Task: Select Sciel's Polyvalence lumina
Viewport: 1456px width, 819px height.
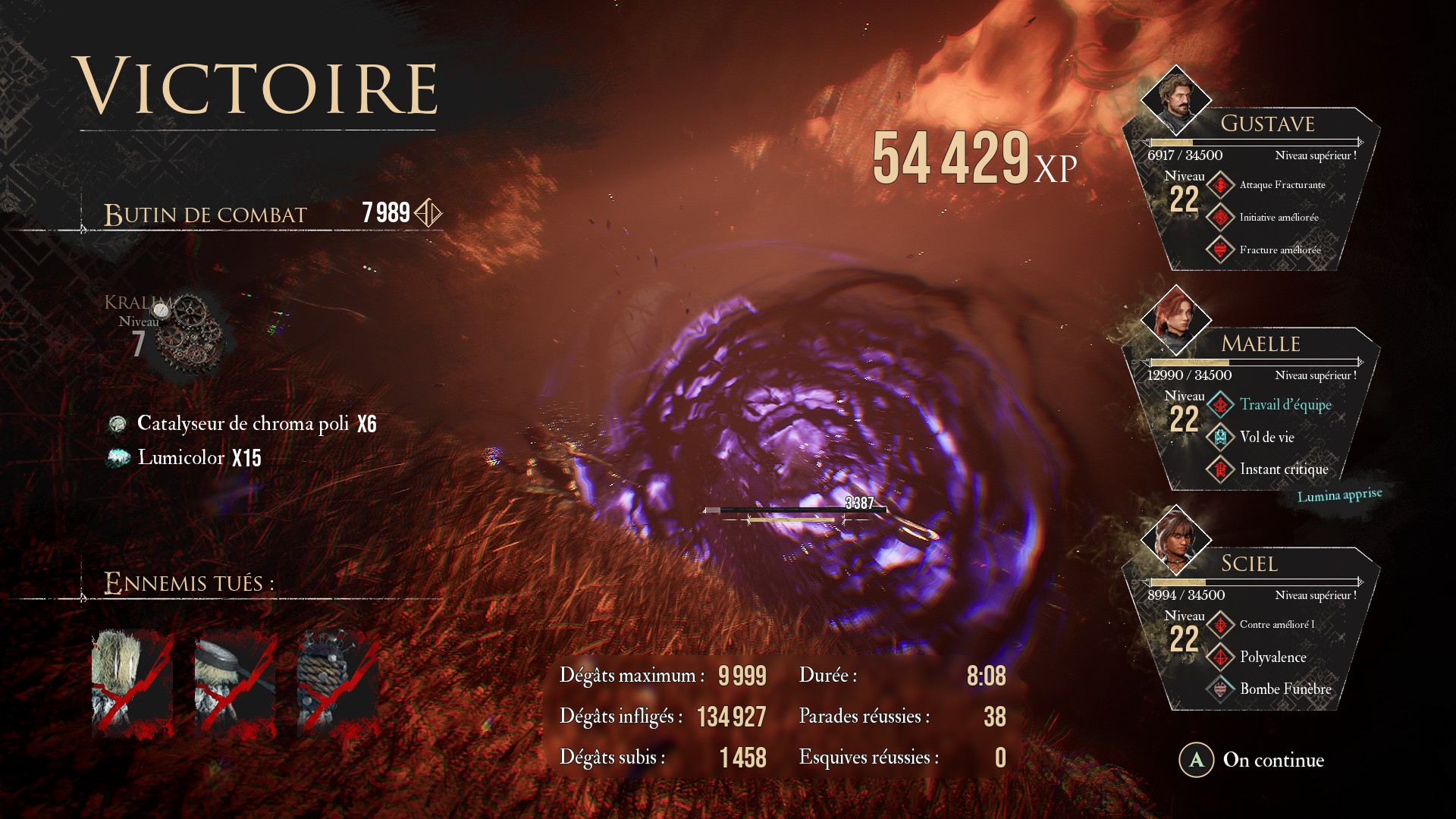Action: click(1272, 657)
